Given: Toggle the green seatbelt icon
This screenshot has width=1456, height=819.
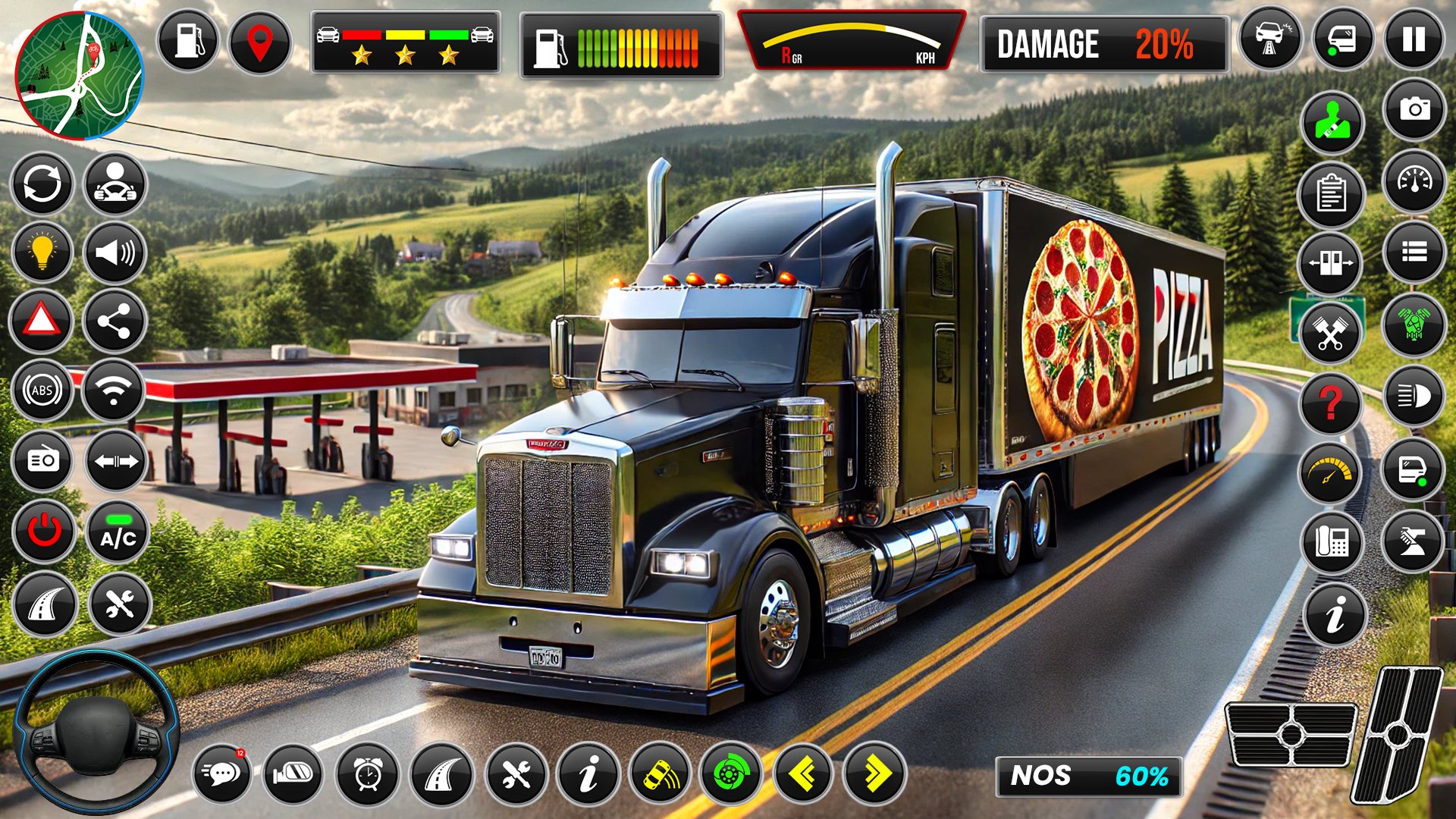Looking at the screenshot, I should pyautogui.click(x=1332, y=118).
